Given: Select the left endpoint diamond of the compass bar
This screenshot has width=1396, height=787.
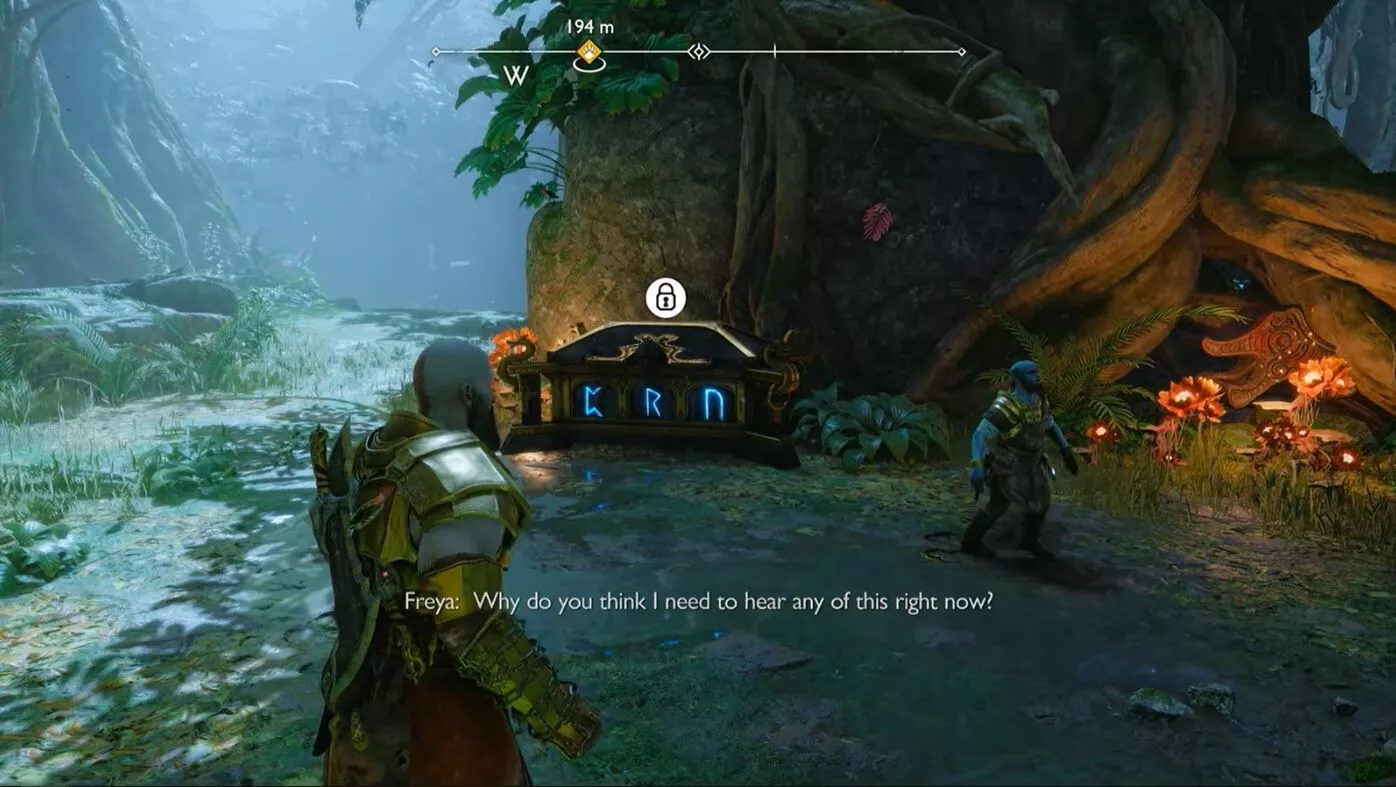Looking at the screenshot, I should pos(436,49).
